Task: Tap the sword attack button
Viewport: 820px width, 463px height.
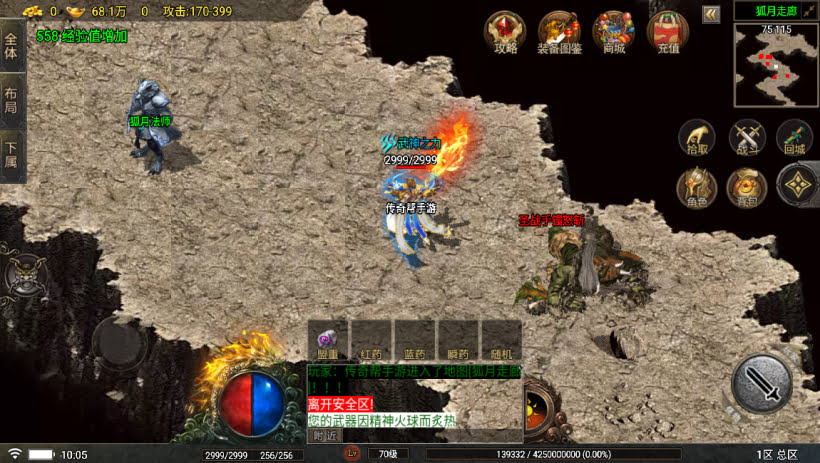Action: 761,383
